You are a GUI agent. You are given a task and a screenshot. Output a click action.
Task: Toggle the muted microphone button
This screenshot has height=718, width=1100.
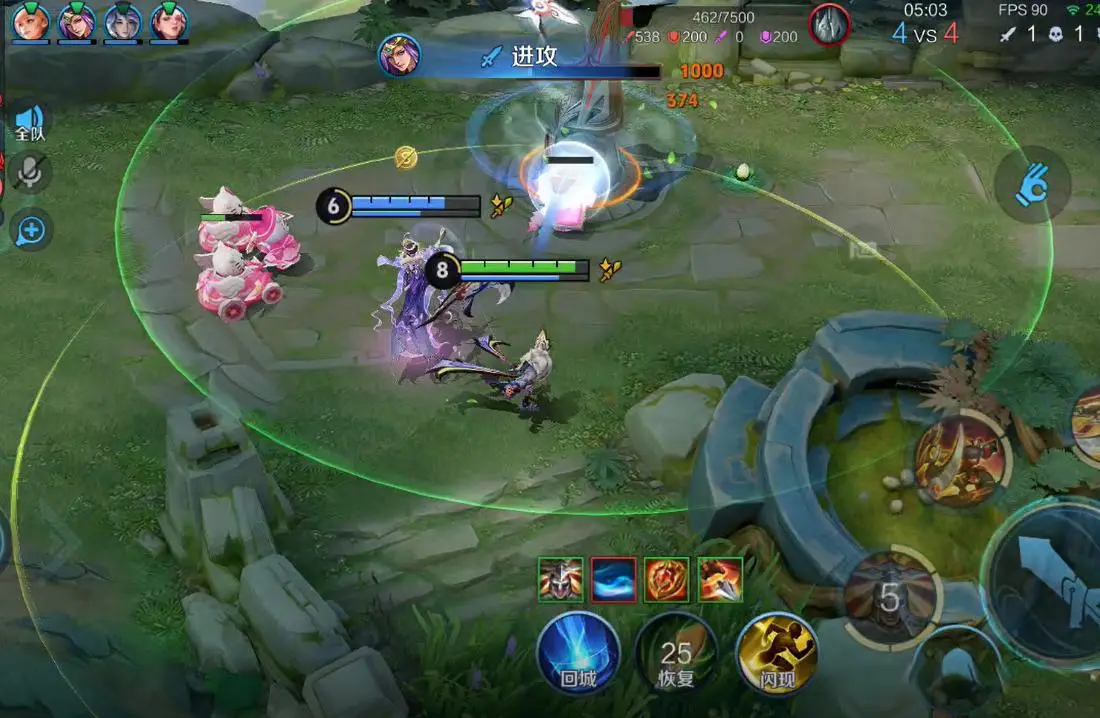31,174
